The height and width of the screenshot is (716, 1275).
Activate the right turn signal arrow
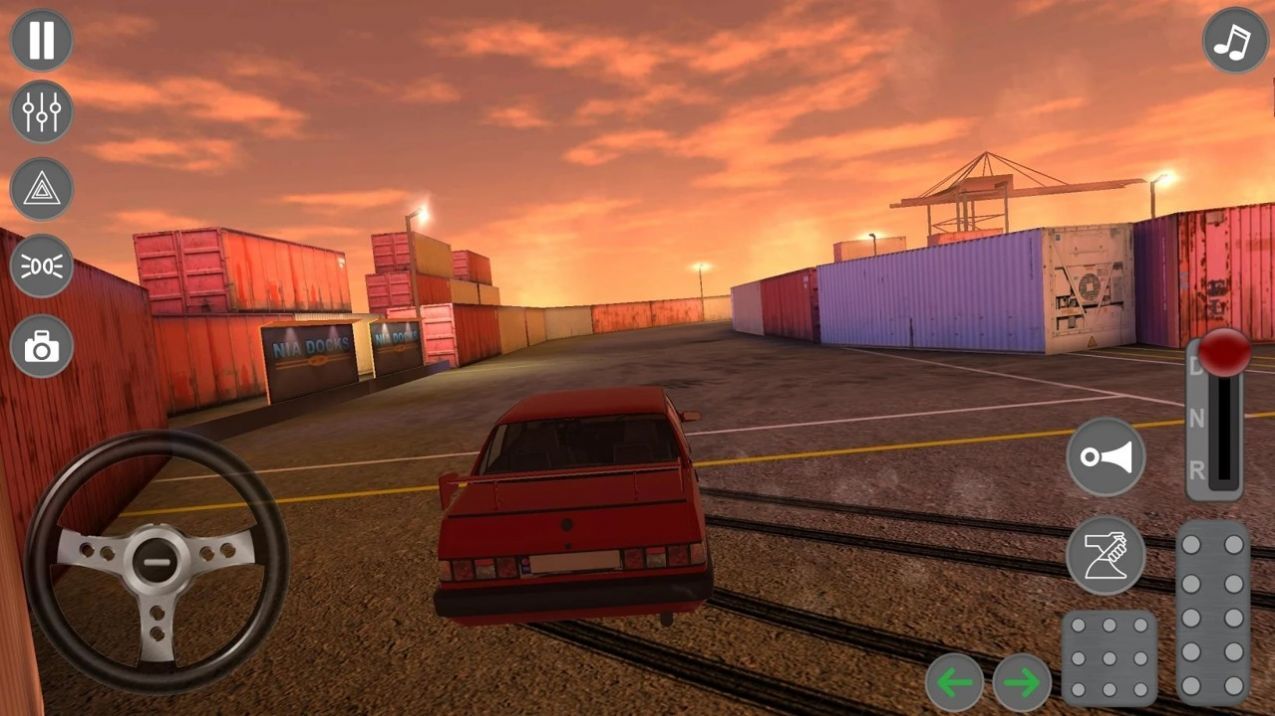click(1022, 683)
